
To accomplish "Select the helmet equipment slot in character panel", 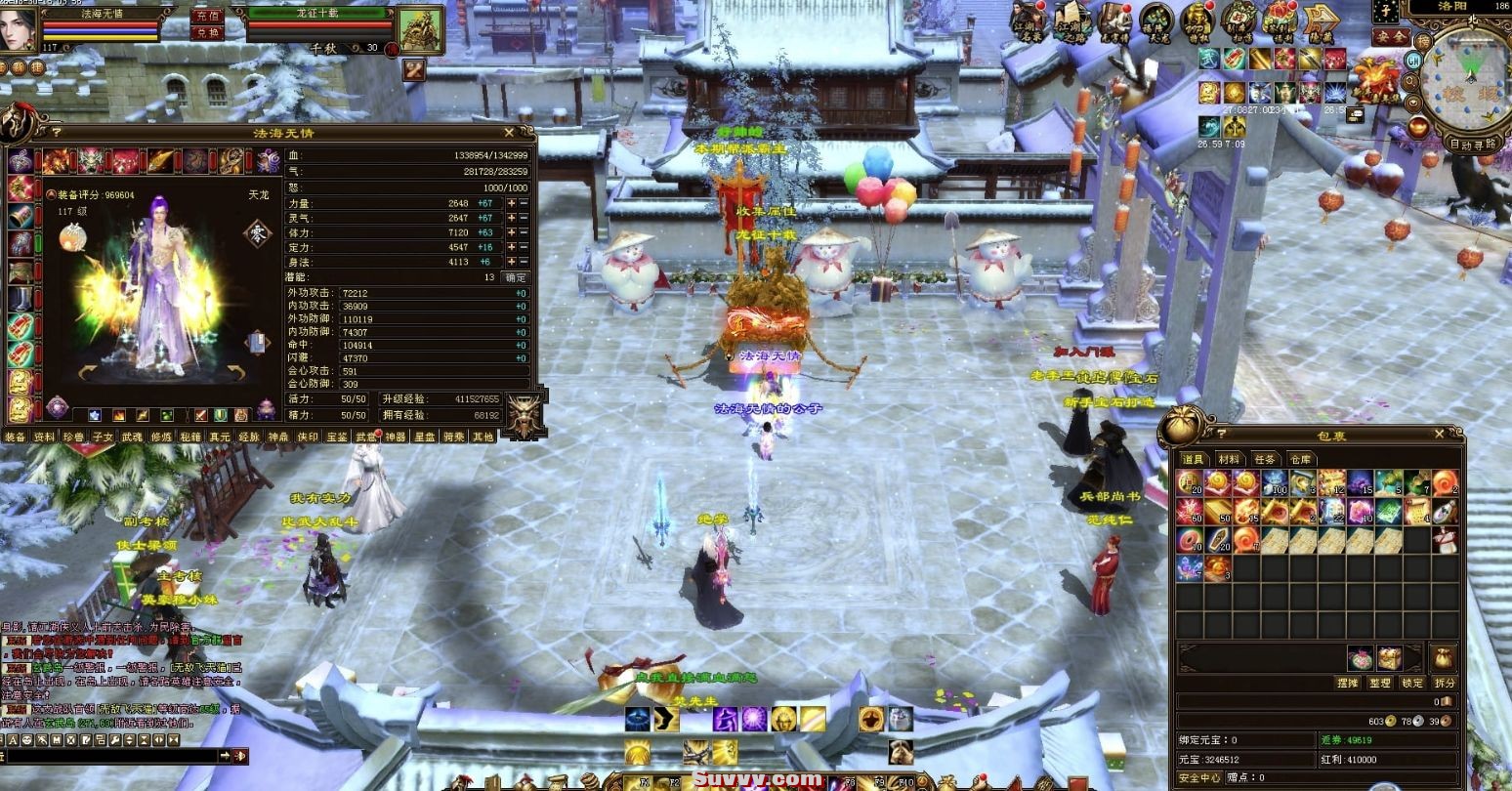I will [x=92, y=160].
